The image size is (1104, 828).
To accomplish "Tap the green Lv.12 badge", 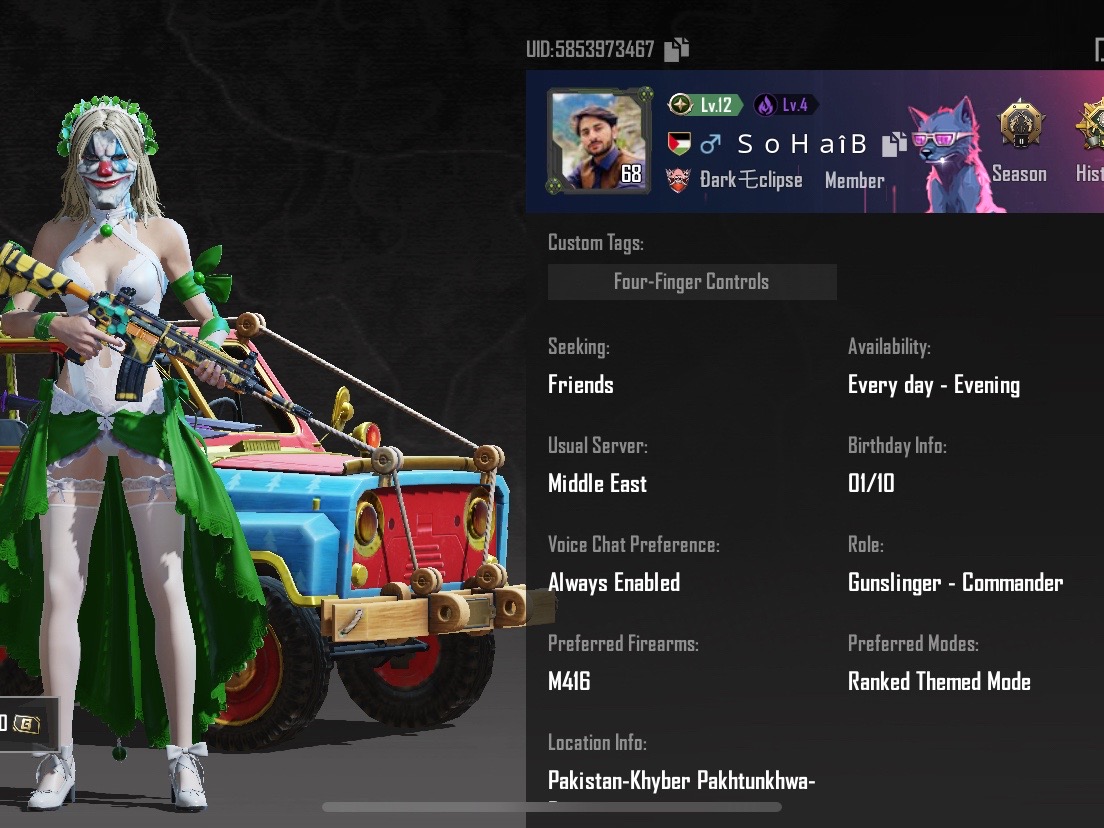I will (706, 105).
